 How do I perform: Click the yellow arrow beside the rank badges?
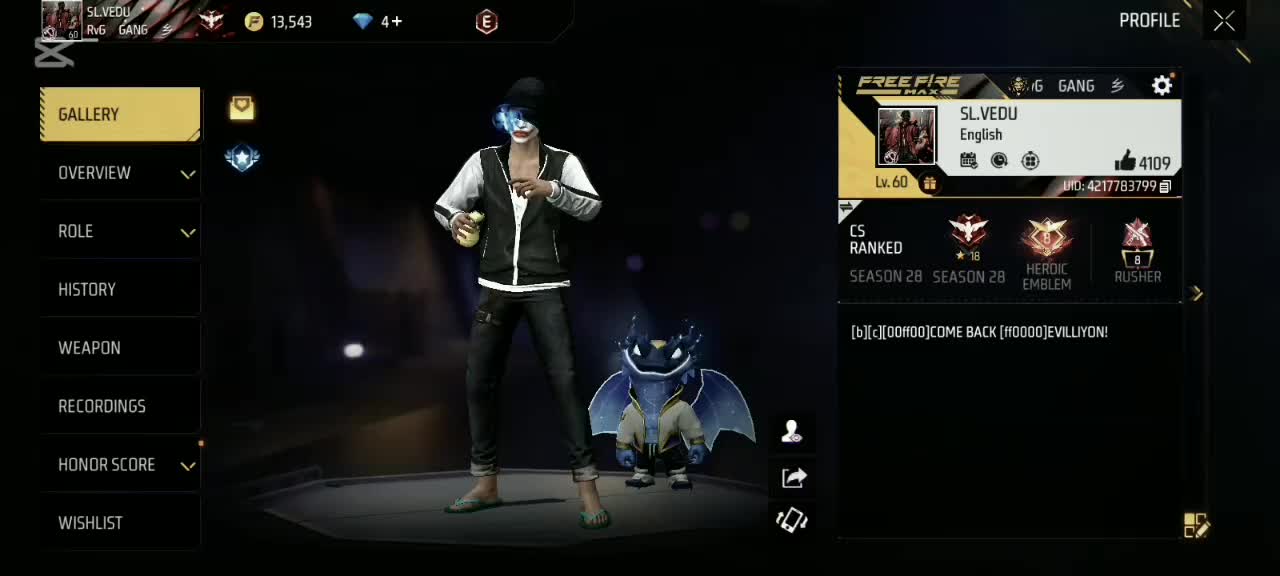pyautogui.click(x=1197, y=293)
